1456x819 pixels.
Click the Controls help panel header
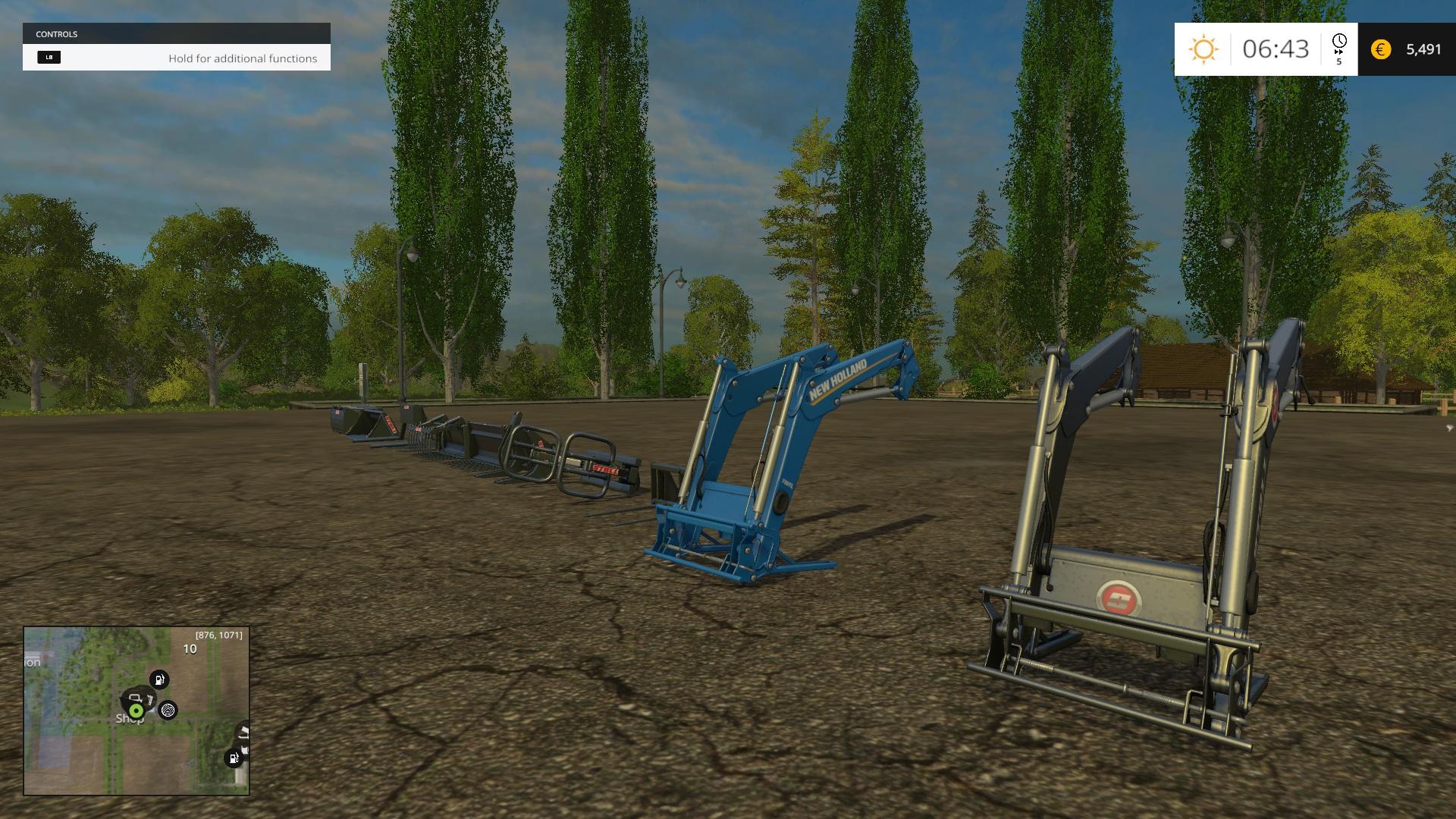tap(176, 34)
